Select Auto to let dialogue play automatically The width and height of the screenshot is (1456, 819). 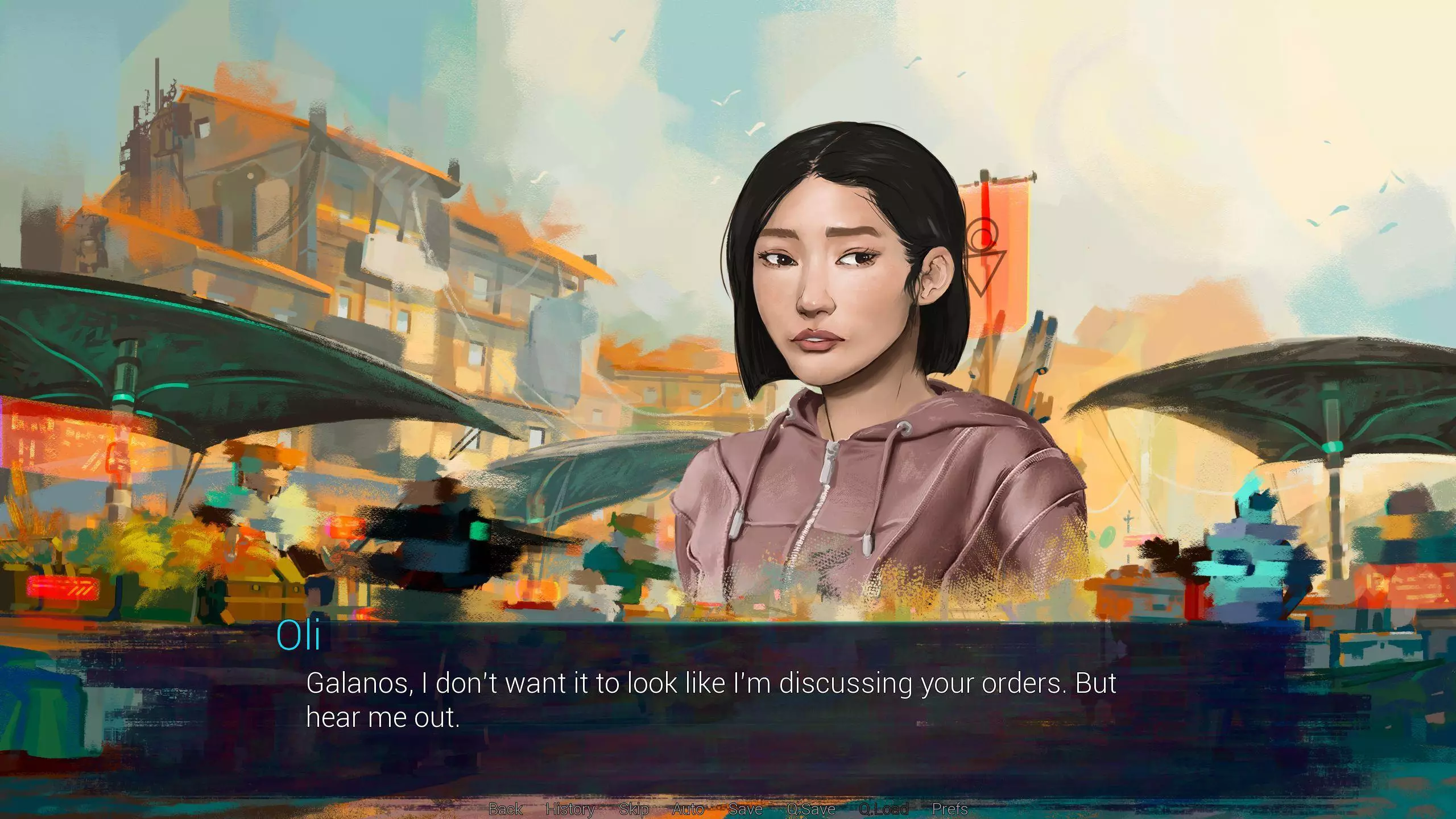point(689,809)
